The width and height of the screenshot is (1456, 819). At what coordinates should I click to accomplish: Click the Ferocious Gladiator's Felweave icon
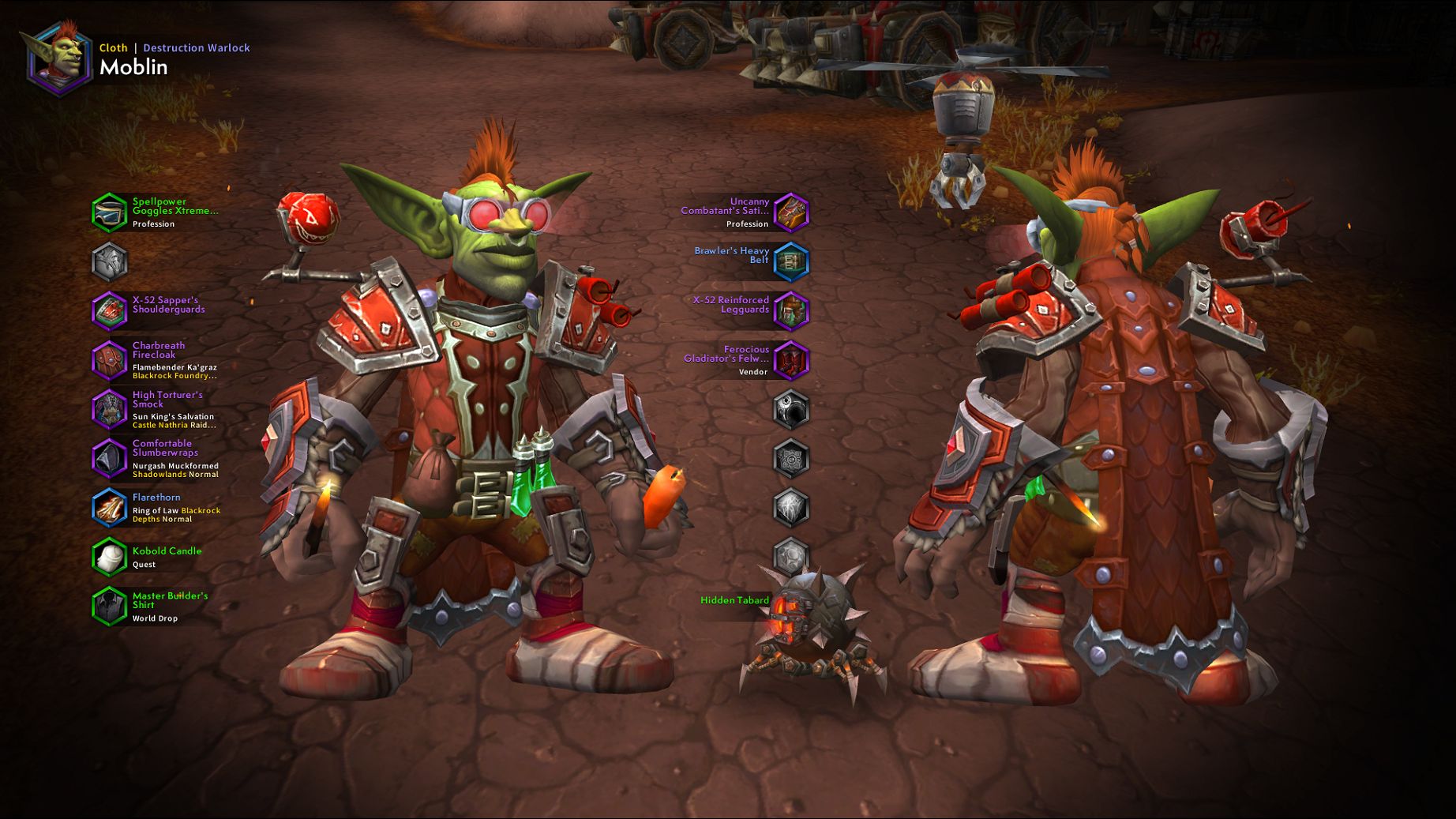tap(792, 361)
